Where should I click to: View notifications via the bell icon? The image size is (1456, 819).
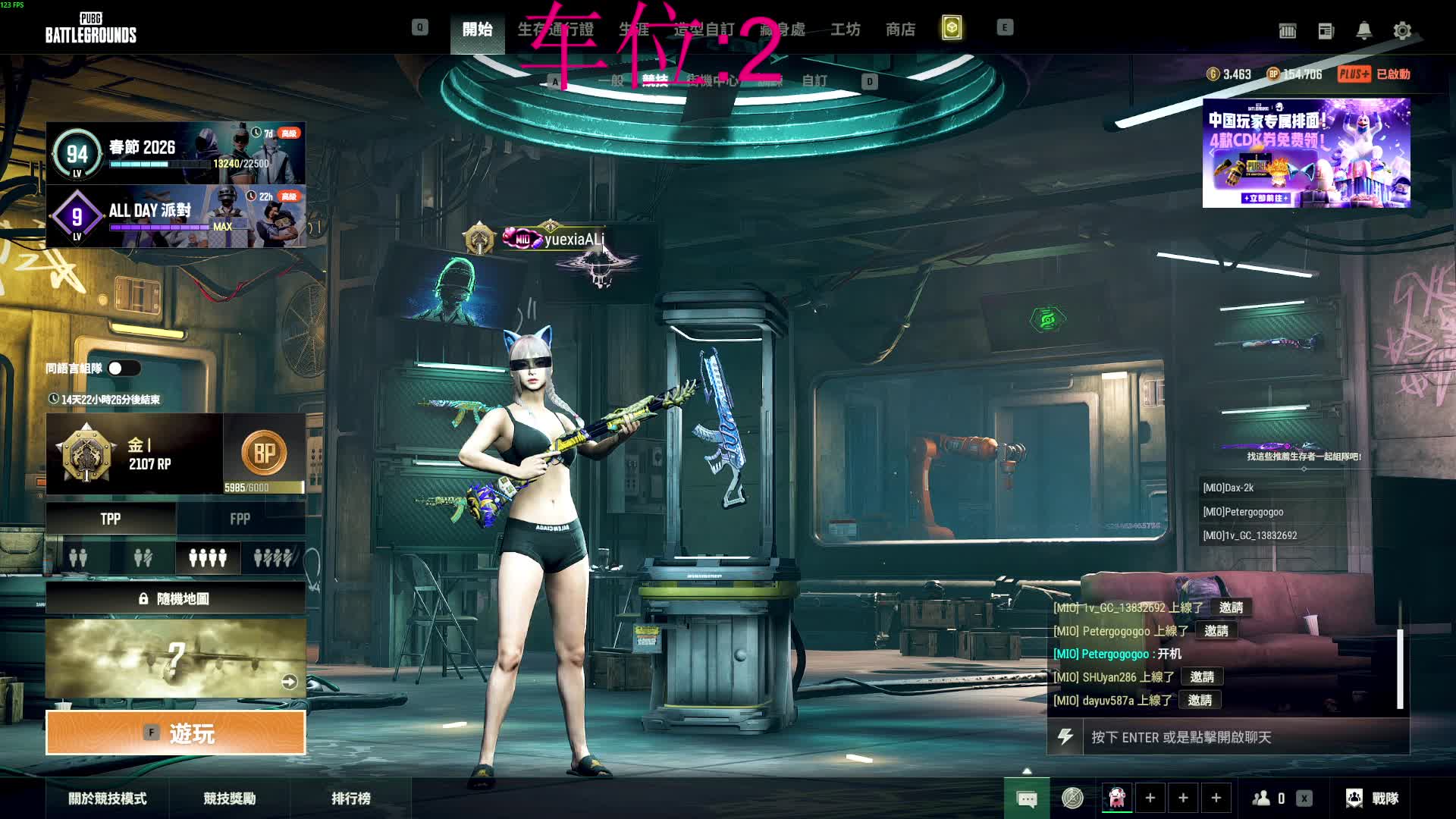point(1363,31)
